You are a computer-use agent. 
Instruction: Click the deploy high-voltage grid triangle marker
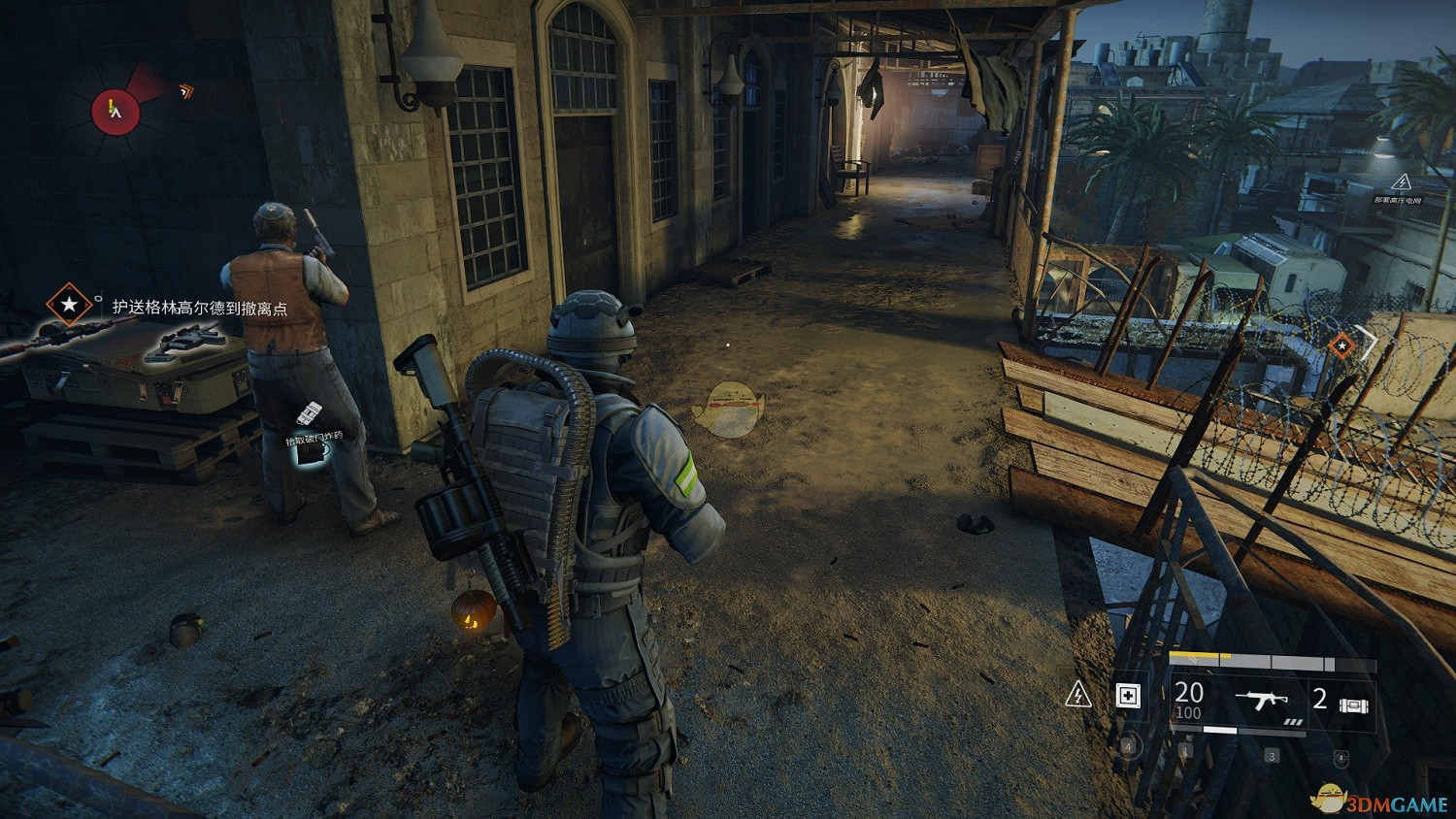[x=1401, y=181]
